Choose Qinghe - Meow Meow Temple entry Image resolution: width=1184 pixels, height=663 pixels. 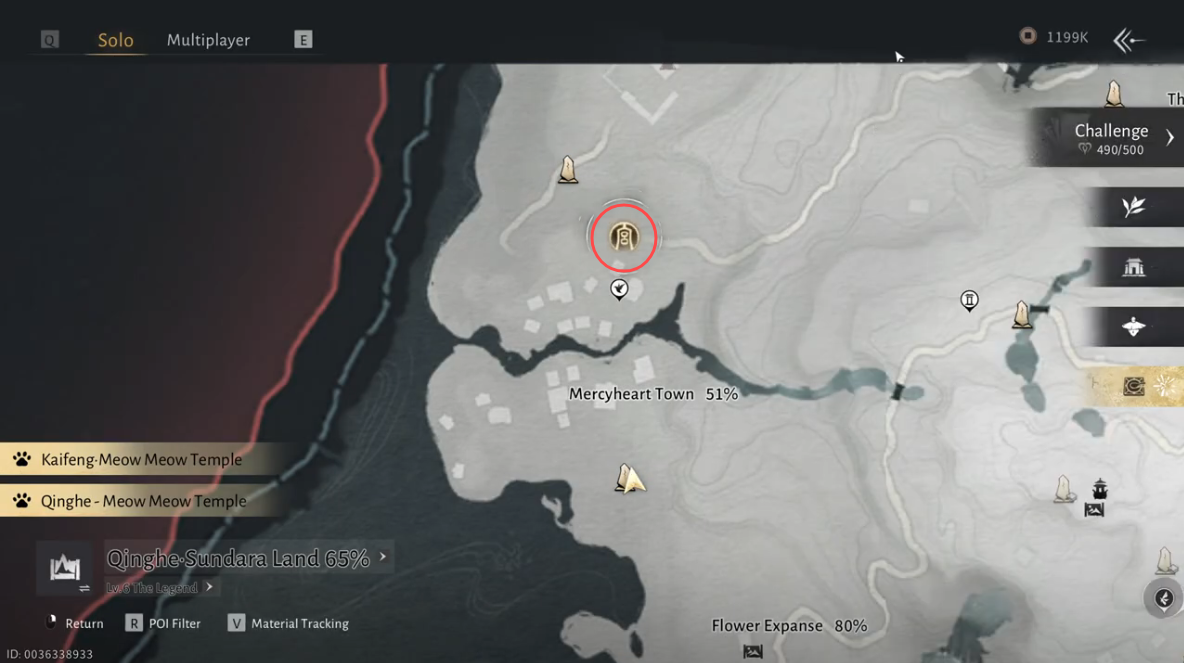coord(143,501)
